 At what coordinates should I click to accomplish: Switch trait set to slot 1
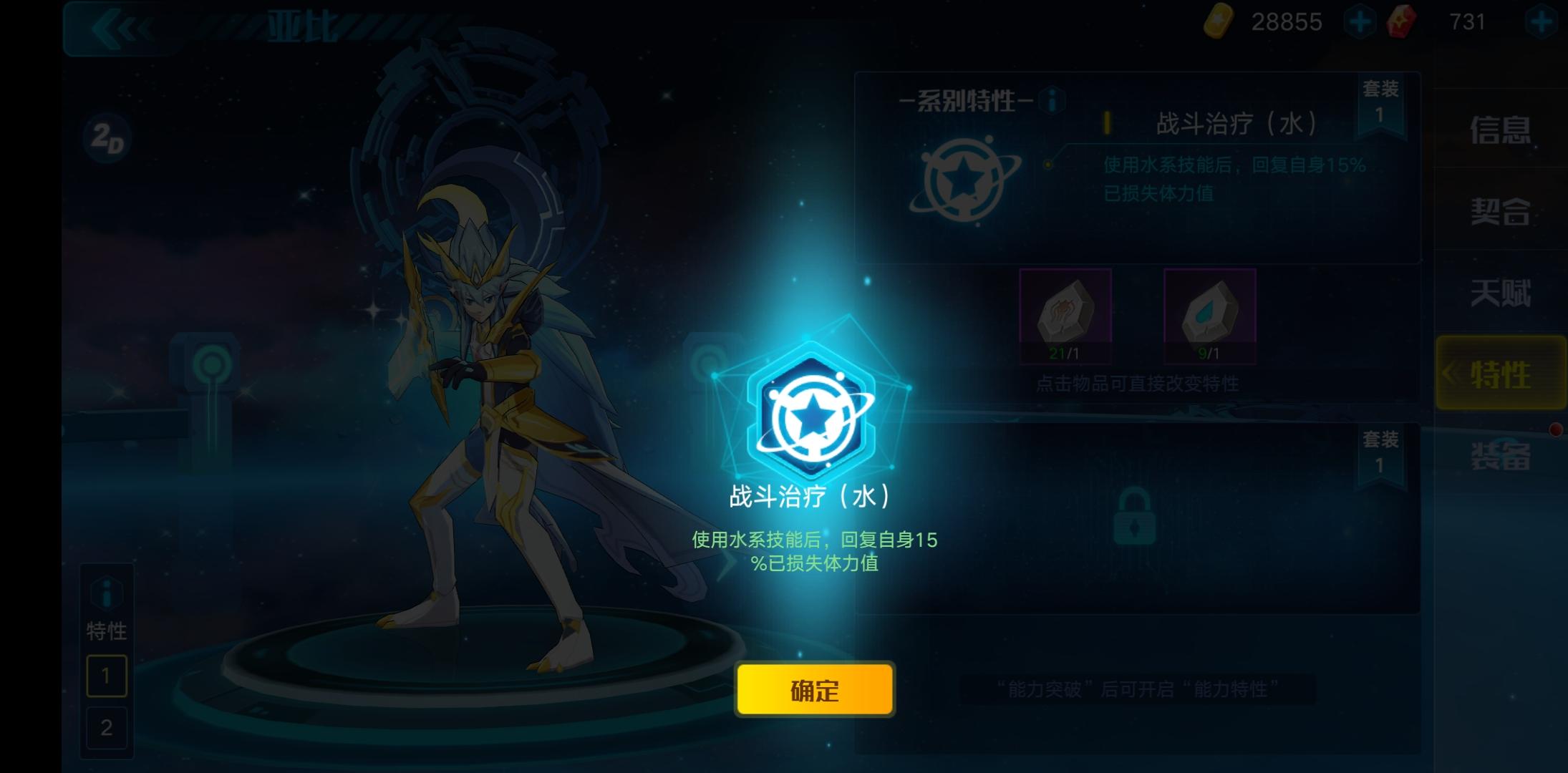(106, 675)
